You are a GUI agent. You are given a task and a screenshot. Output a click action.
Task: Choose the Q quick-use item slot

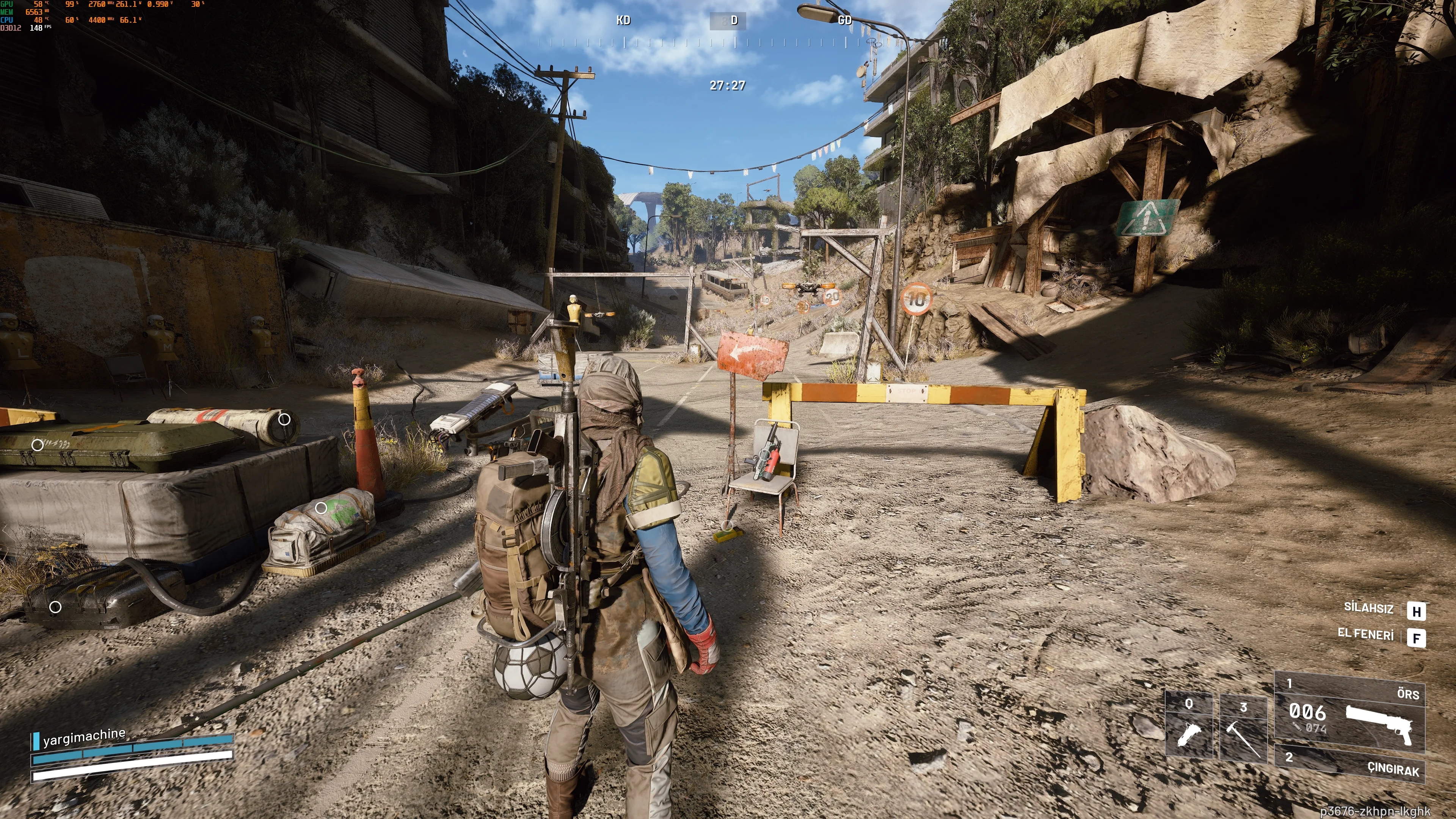(1189, 726)
